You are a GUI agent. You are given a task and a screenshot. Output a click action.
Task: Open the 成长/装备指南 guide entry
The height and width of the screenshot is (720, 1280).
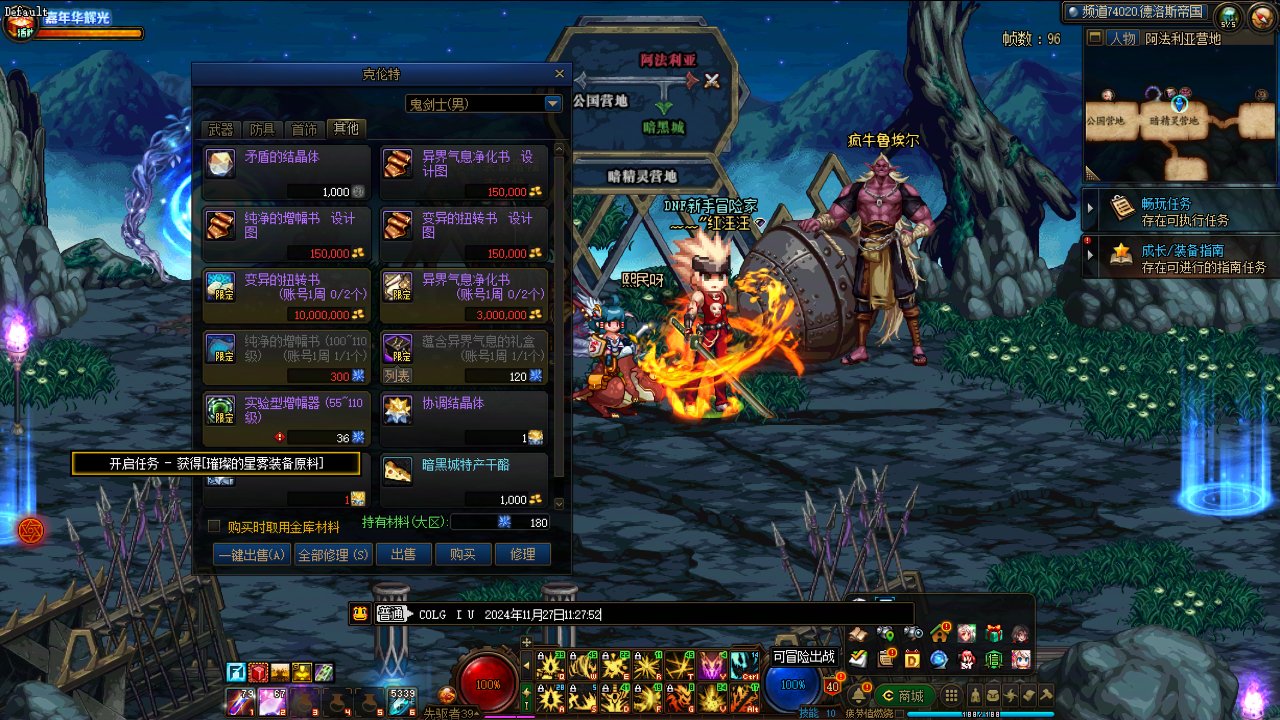1180,258
